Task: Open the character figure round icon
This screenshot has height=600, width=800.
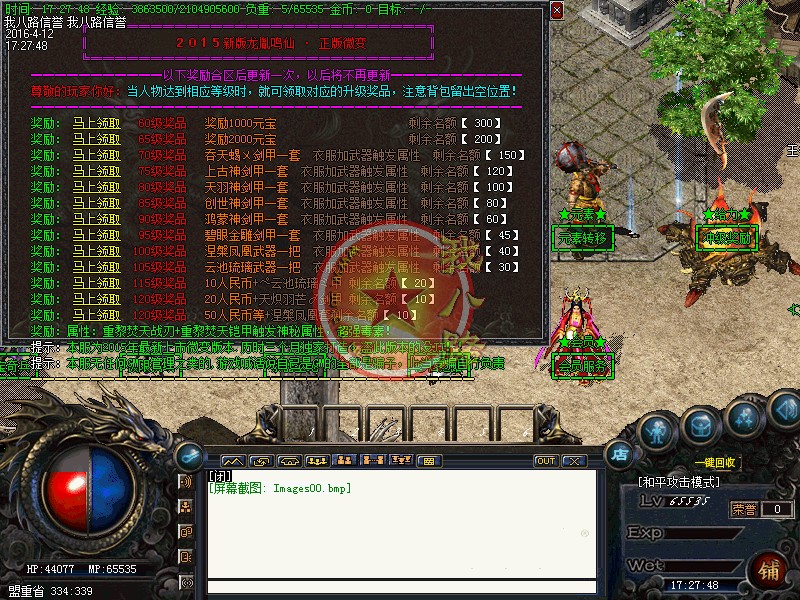Action: (656, 431)
